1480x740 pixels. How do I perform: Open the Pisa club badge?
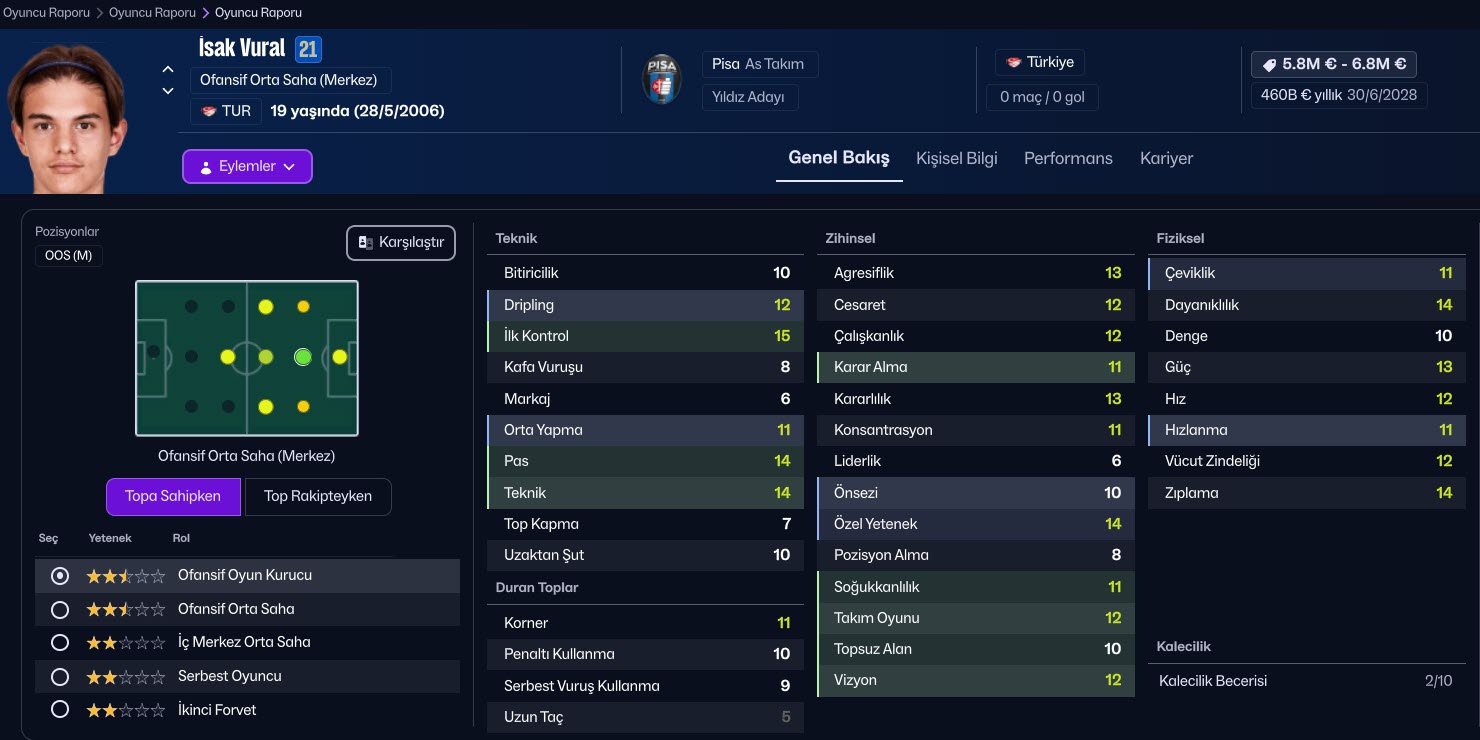[662, 80]
